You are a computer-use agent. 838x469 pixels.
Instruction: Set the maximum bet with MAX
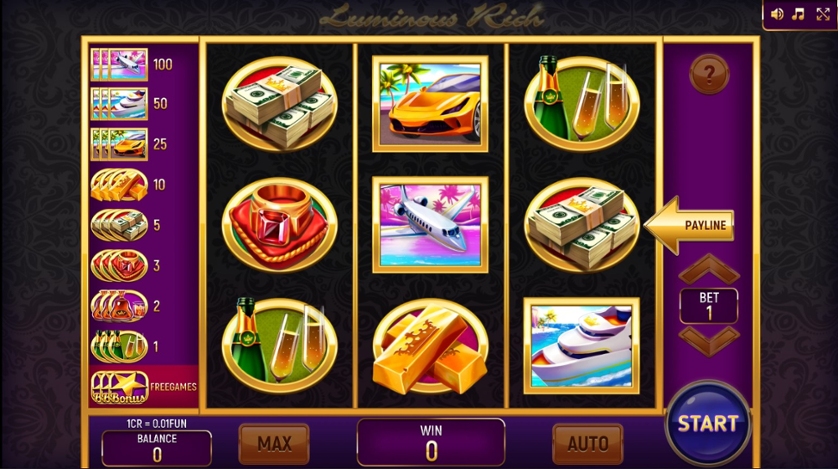click(274, 443)
